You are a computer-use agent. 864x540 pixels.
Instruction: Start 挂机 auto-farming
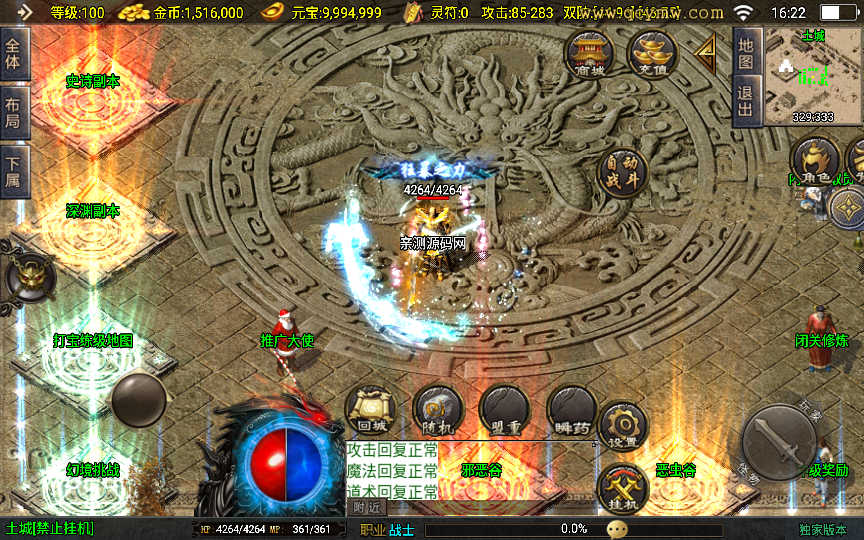(x=621, y=490)
